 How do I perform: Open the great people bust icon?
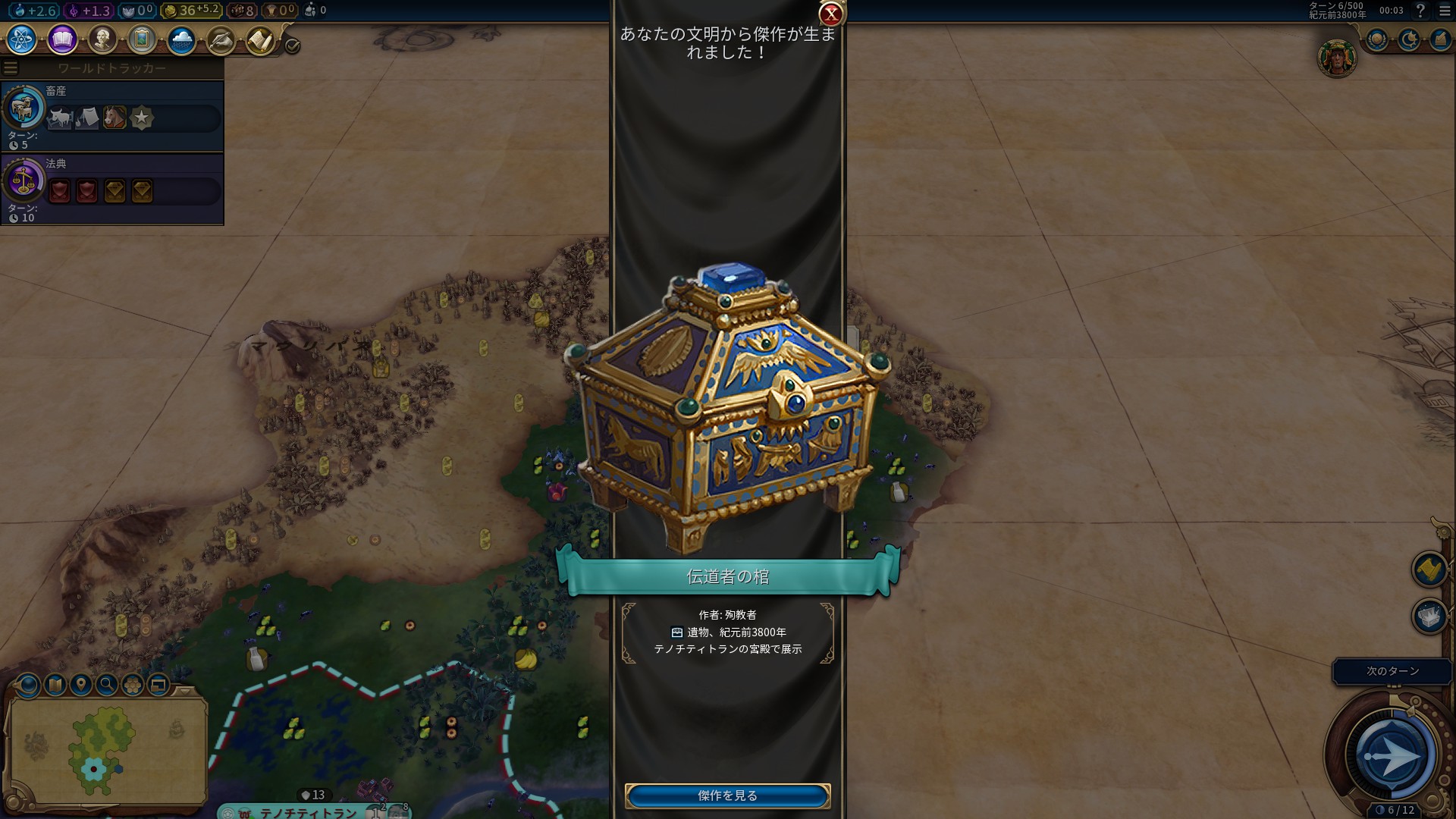point(102,39)
